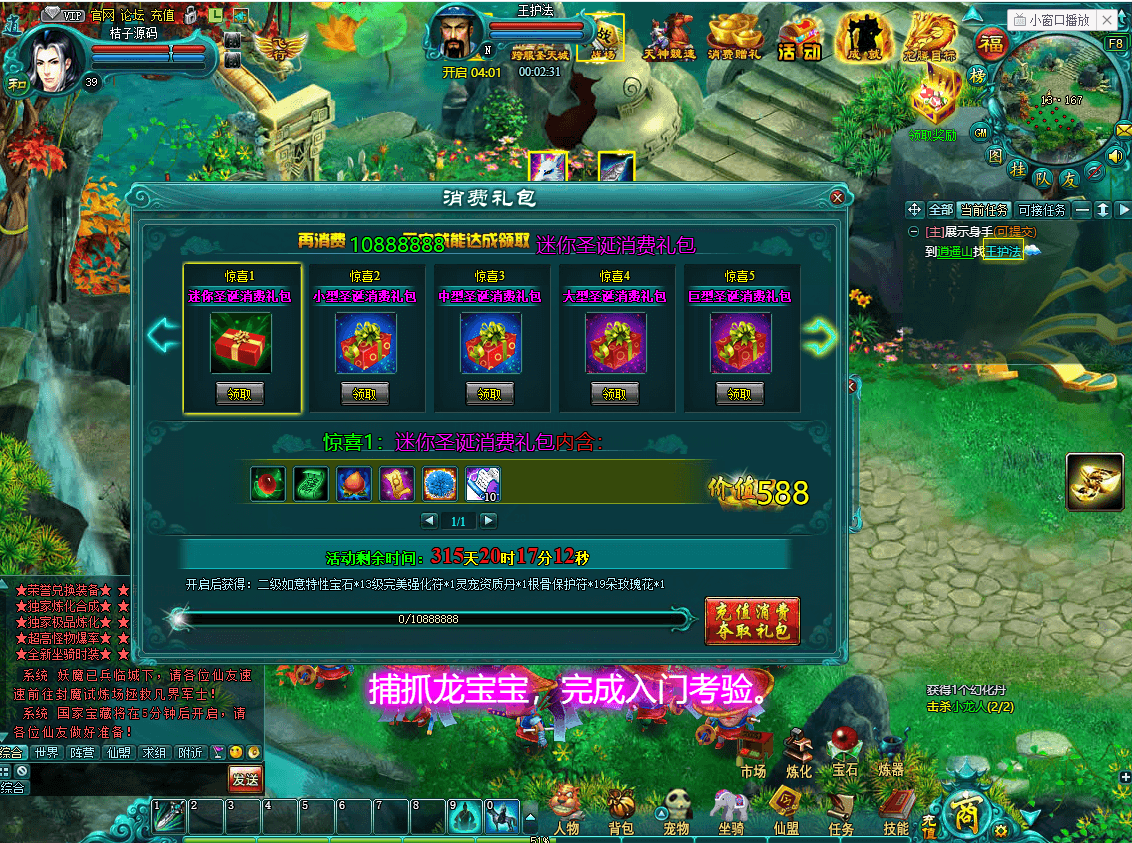Switch chat to the 世界 channel tab
This screenshot has width=1132, height=843.
click(x=45, y=752)
